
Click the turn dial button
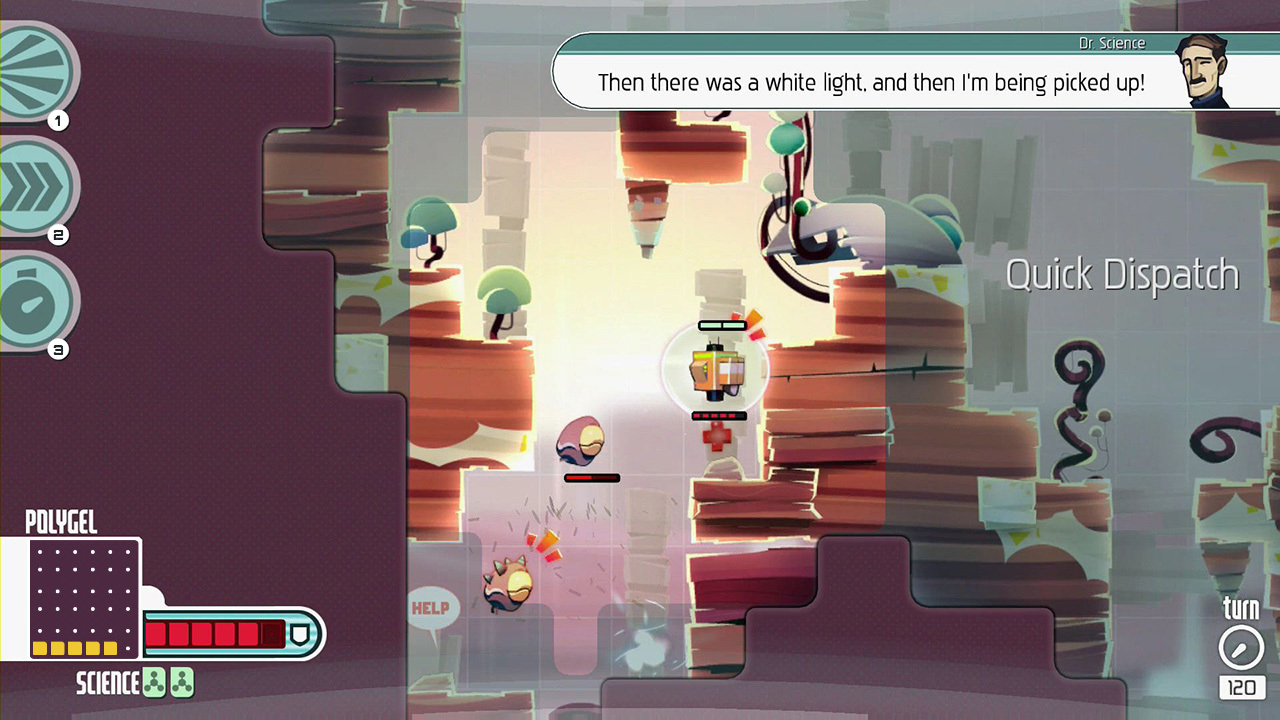(1240, 648)
